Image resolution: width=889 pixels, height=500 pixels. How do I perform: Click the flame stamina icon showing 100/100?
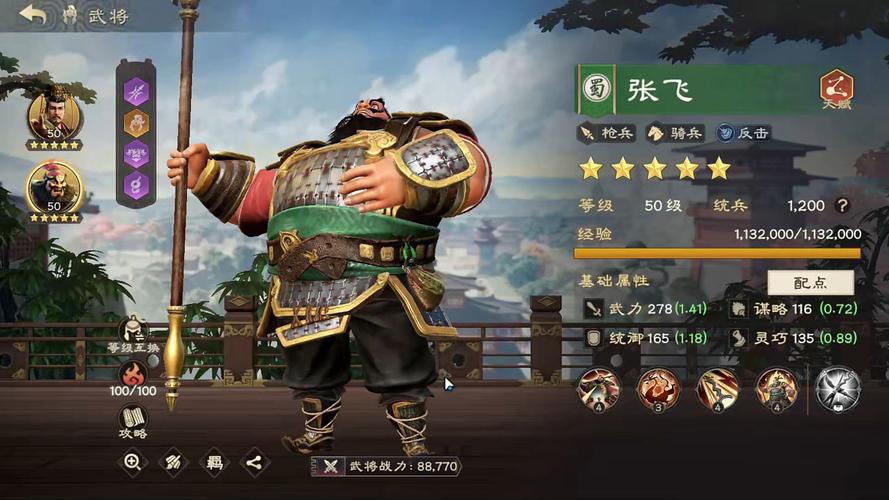click(x=133, y=375)
